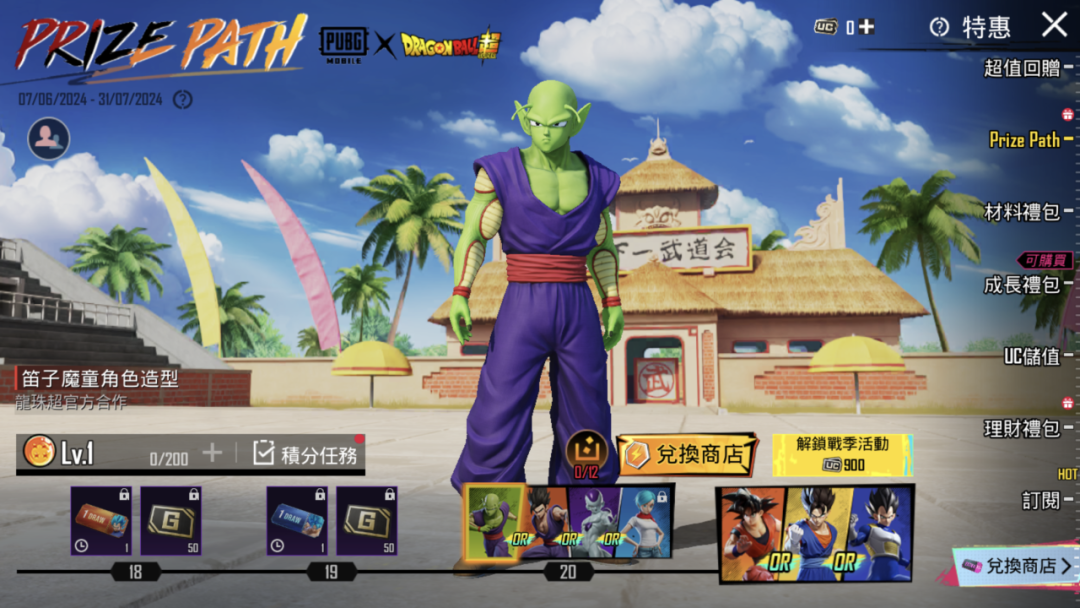Open the yellow 兌換商店 button
Image resolution: width=1080 pixels, height=608 pixels.
pos(686,455)
